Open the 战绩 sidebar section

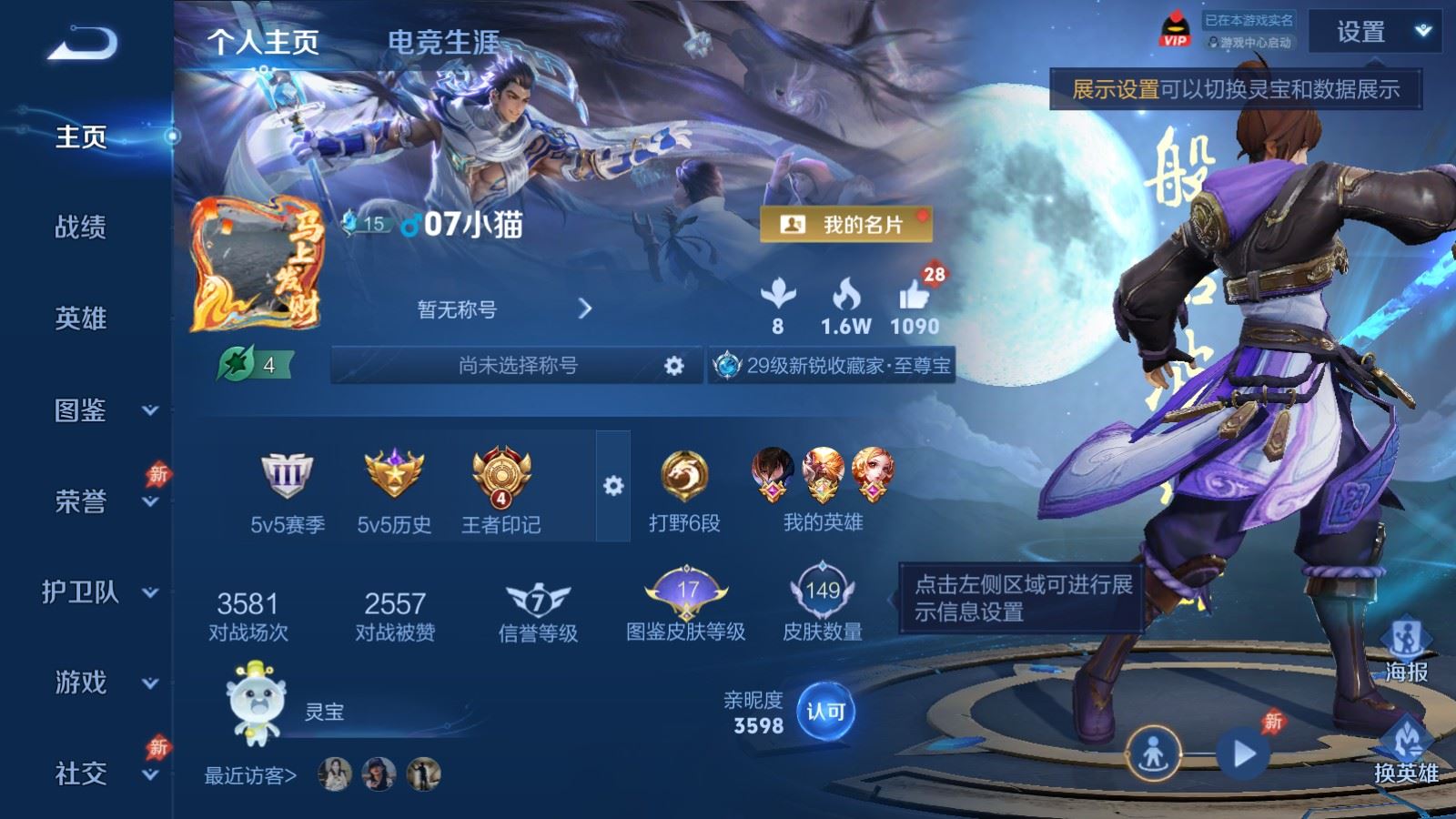tap(81, 227)
